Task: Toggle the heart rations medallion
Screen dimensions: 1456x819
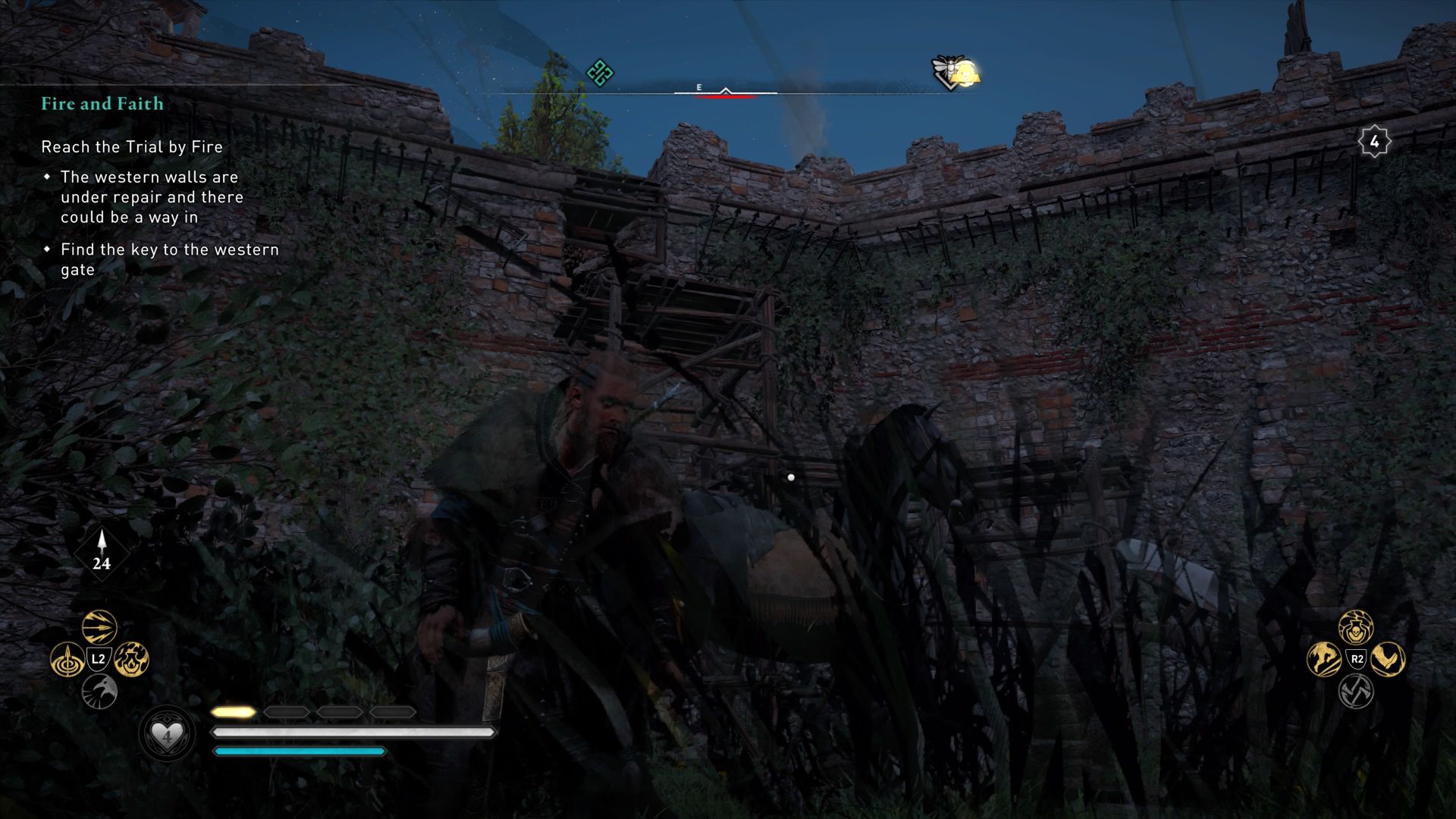Action: click(166, 733)
